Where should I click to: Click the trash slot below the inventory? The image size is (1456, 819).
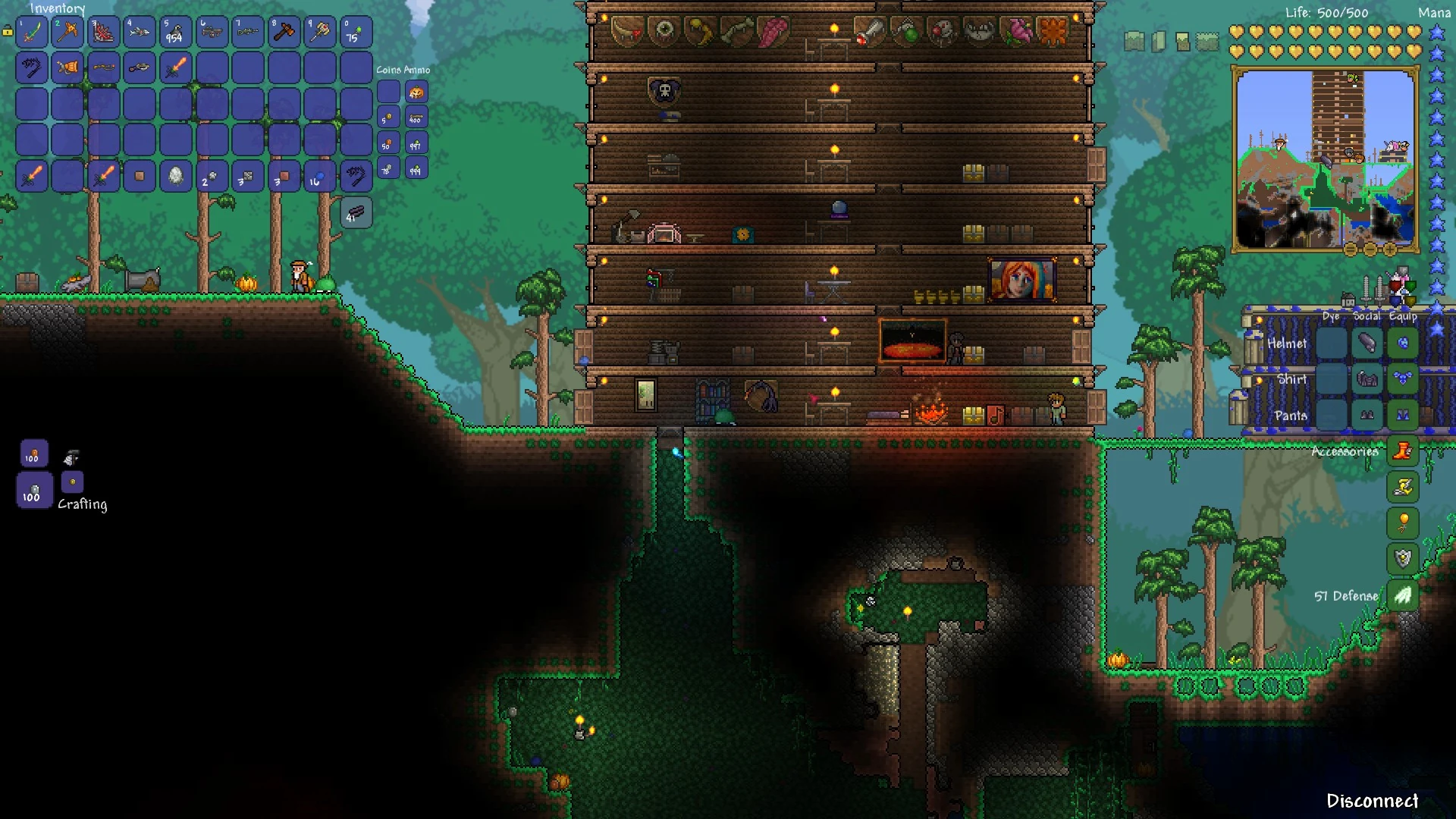[x=355, y=213]
